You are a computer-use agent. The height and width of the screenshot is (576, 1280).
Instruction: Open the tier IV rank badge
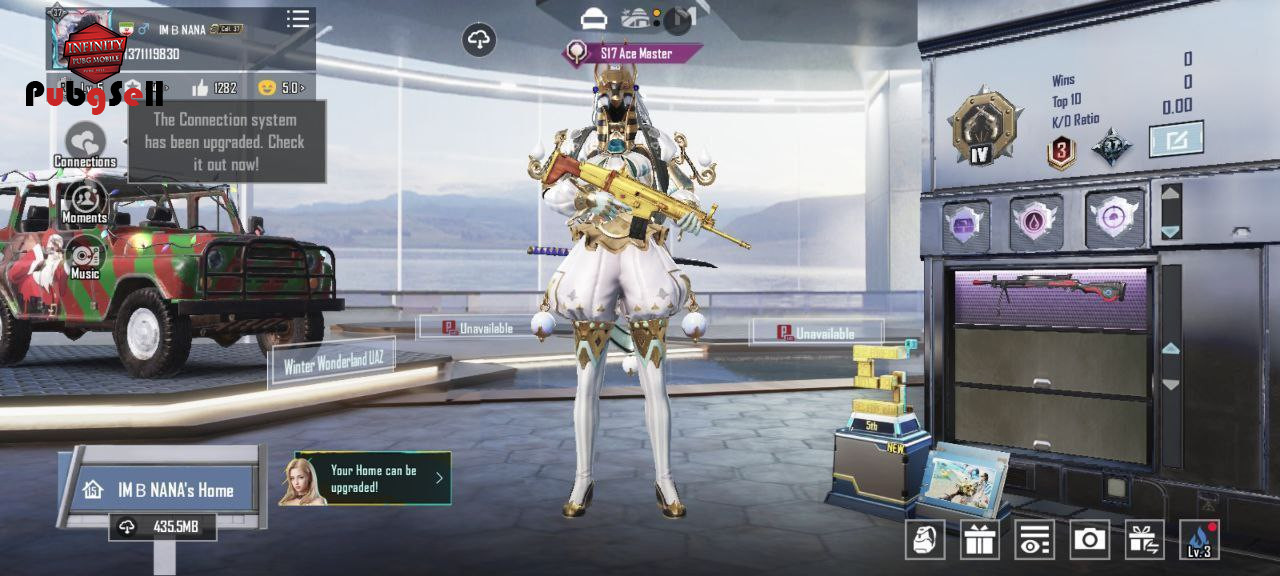(985, 128)
